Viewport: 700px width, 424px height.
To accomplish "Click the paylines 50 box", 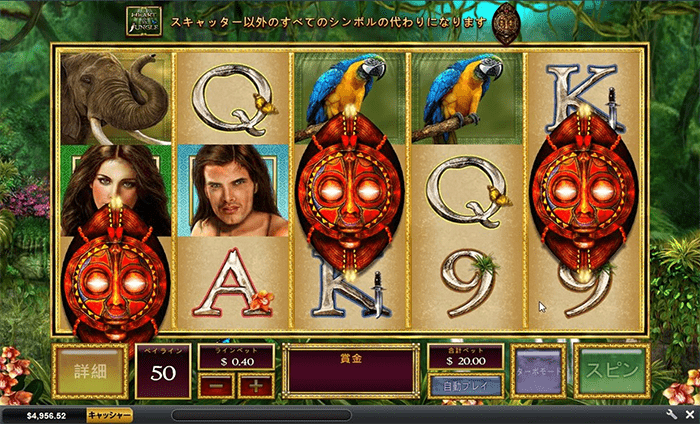I will point(163,372).
